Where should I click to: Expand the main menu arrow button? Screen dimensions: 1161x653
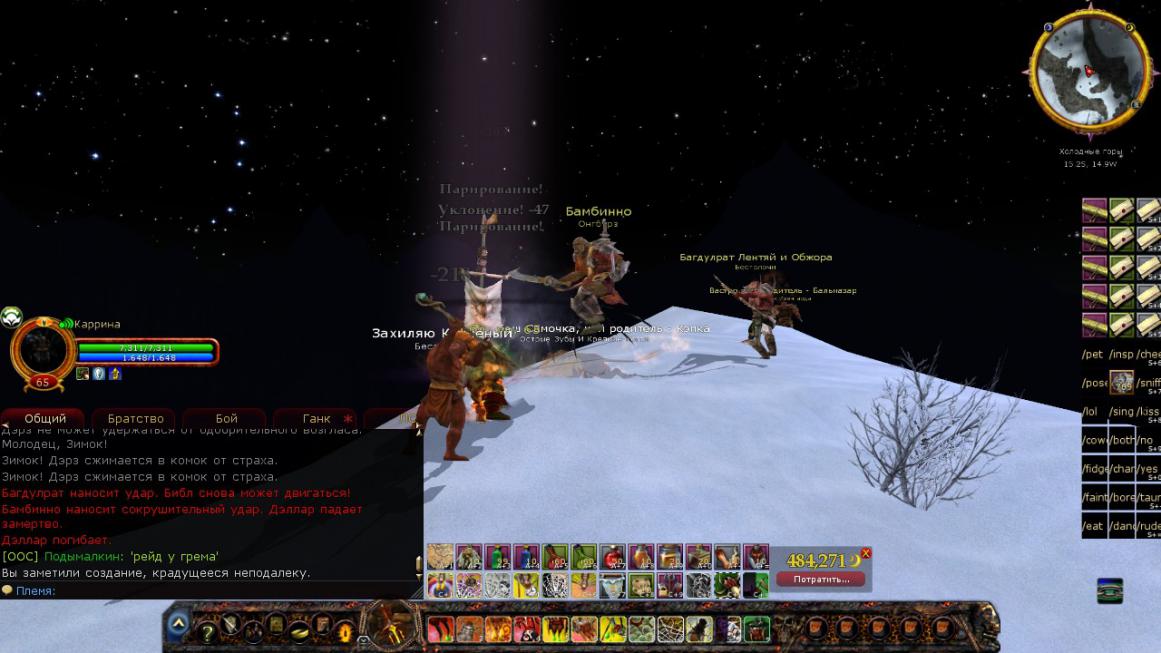(178, 625)
